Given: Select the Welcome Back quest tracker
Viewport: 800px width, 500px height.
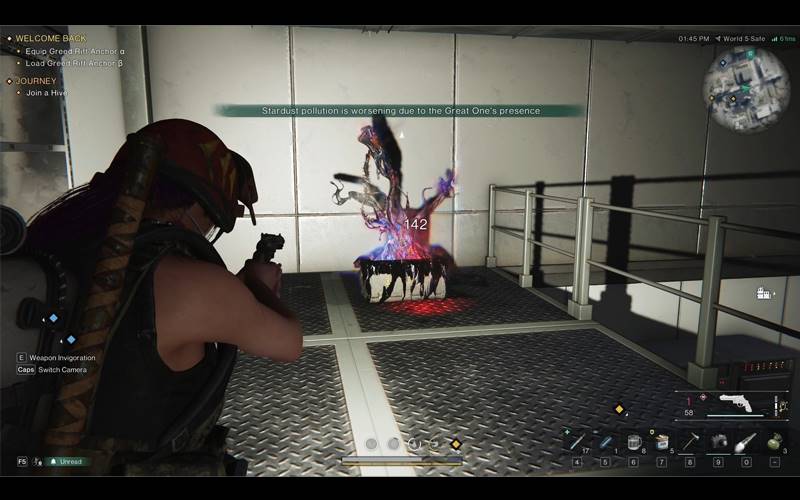Looking at the screenshot, I should click(50, 38).
